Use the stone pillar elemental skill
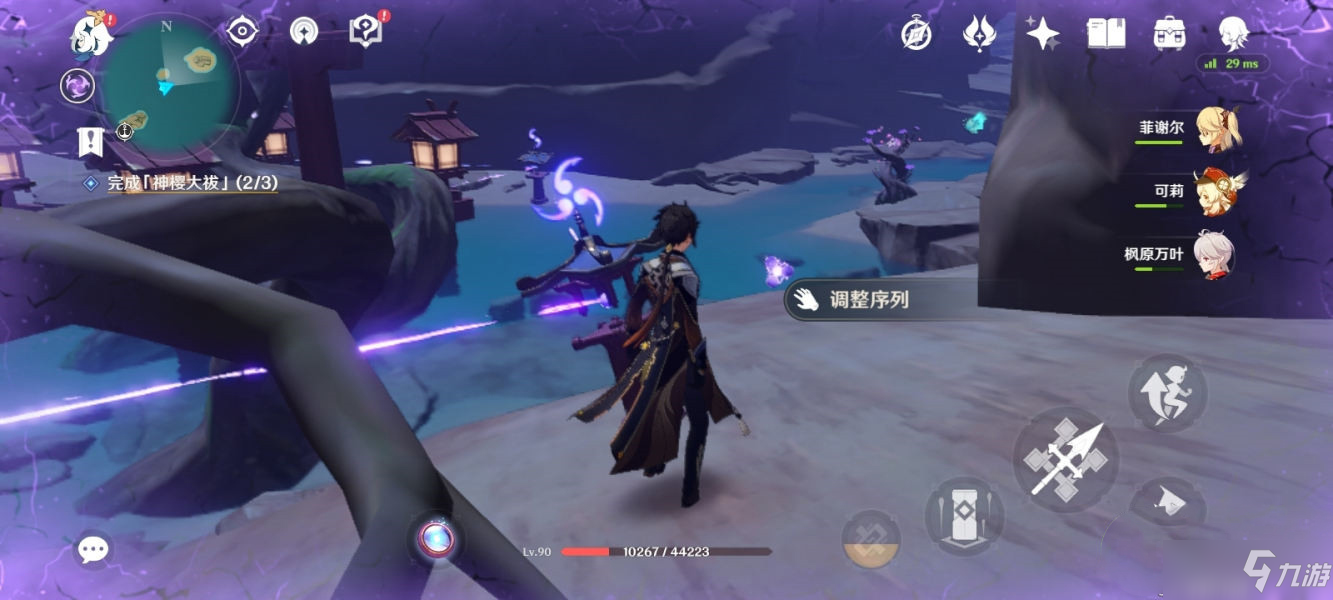The height and width of the screenshot is (600, 1333). (963, 515)
